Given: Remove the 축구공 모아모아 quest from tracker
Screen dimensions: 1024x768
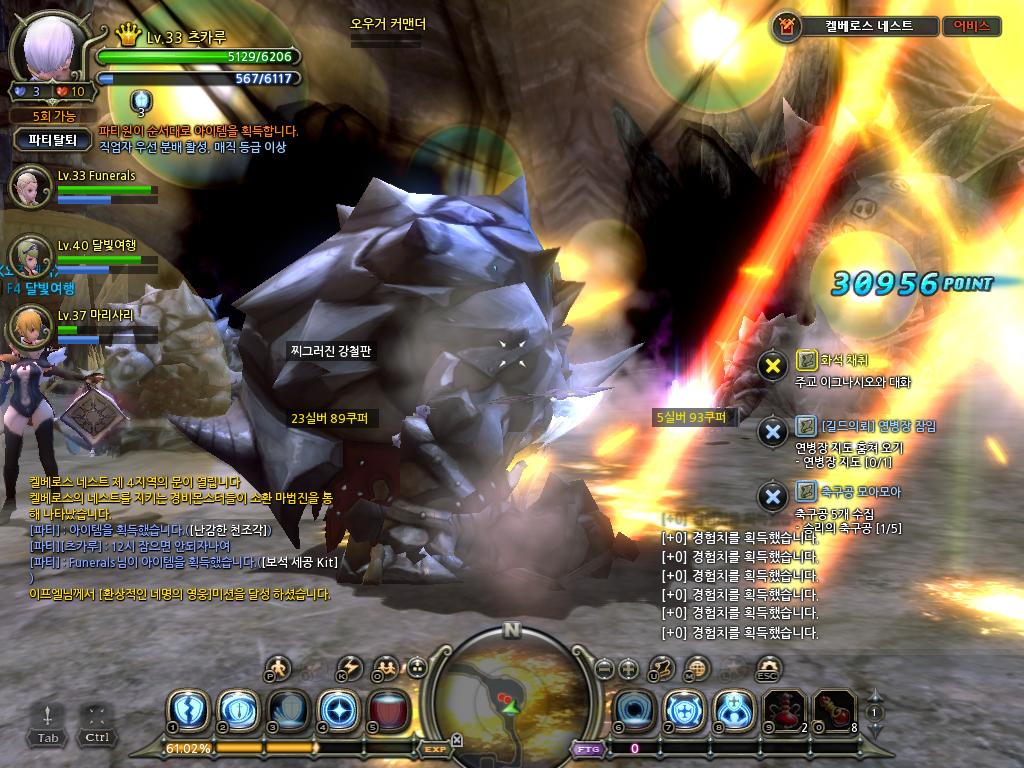Looking at the screenshot, I should (772, 496).
